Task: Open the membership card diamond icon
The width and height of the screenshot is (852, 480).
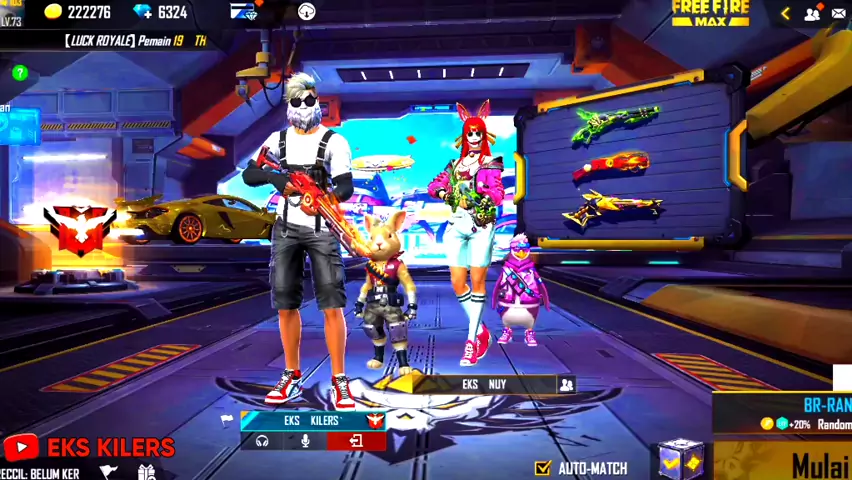Action: point(244,12)
